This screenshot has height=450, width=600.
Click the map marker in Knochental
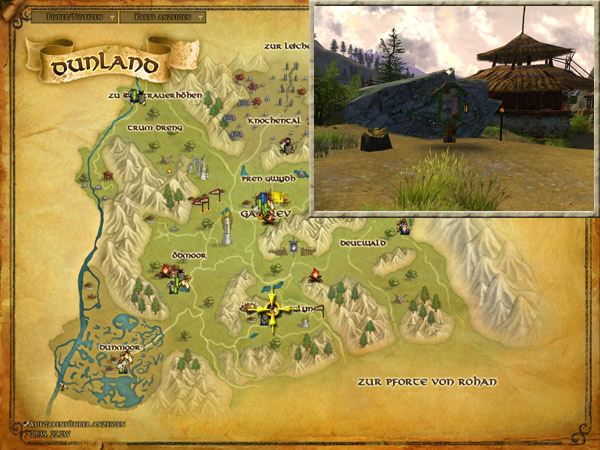pos(287,145)
